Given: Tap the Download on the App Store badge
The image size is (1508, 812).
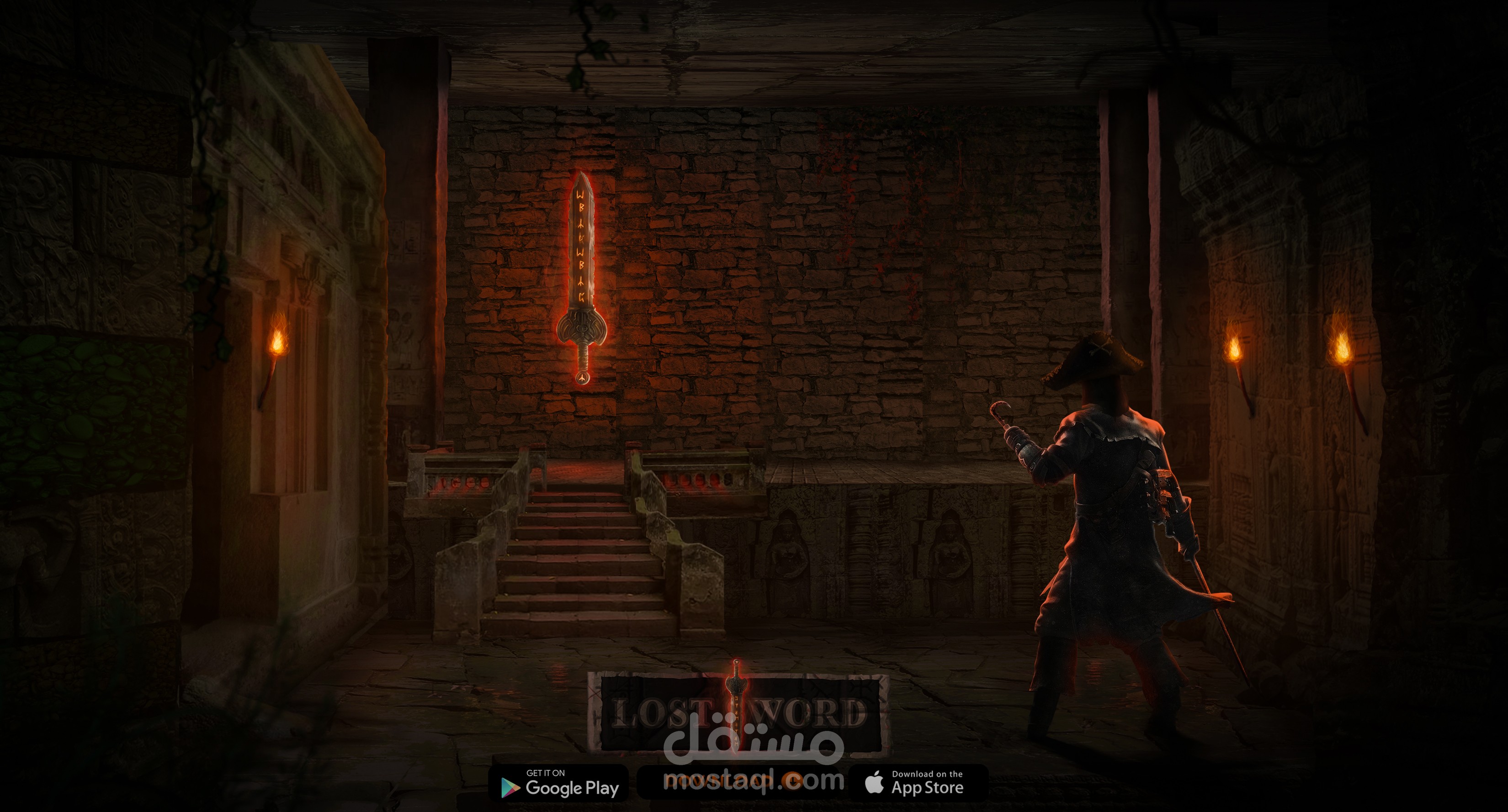Looking at the screenshot, I should 917,783.
